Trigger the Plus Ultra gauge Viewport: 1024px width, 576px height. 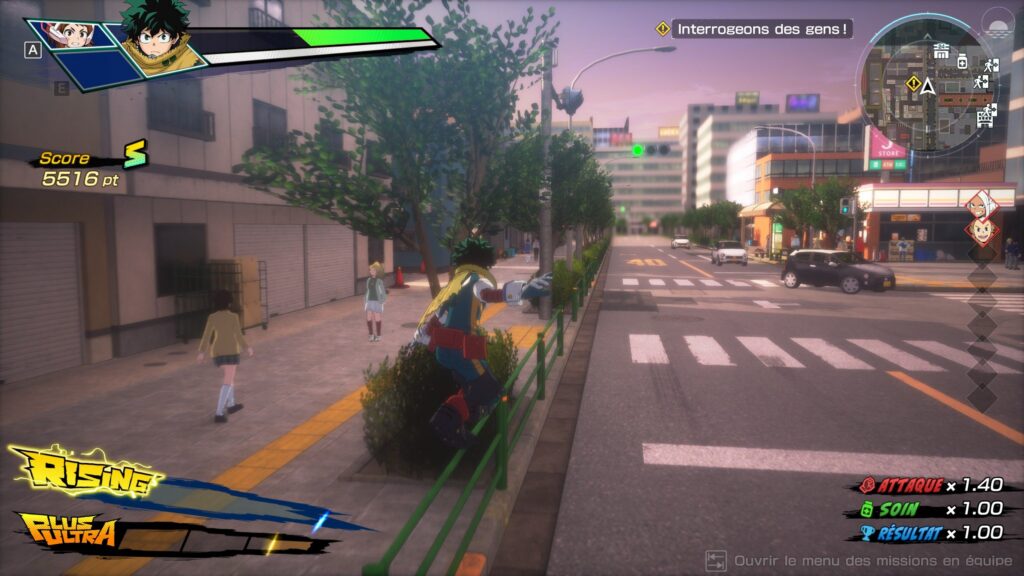tap(68, 529)
